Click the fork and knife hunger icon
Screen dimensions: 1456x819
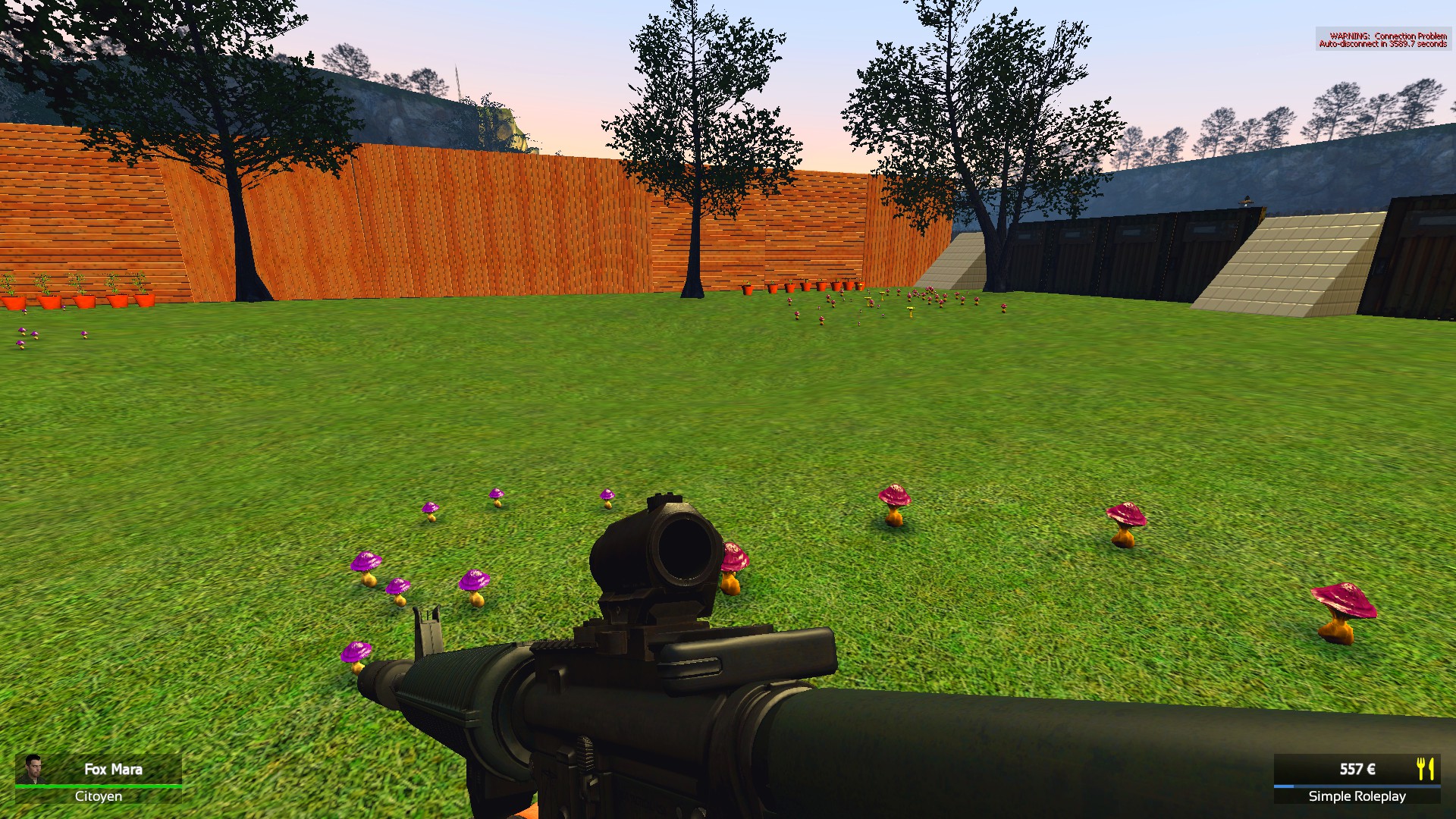click(x=1425, y=768)
